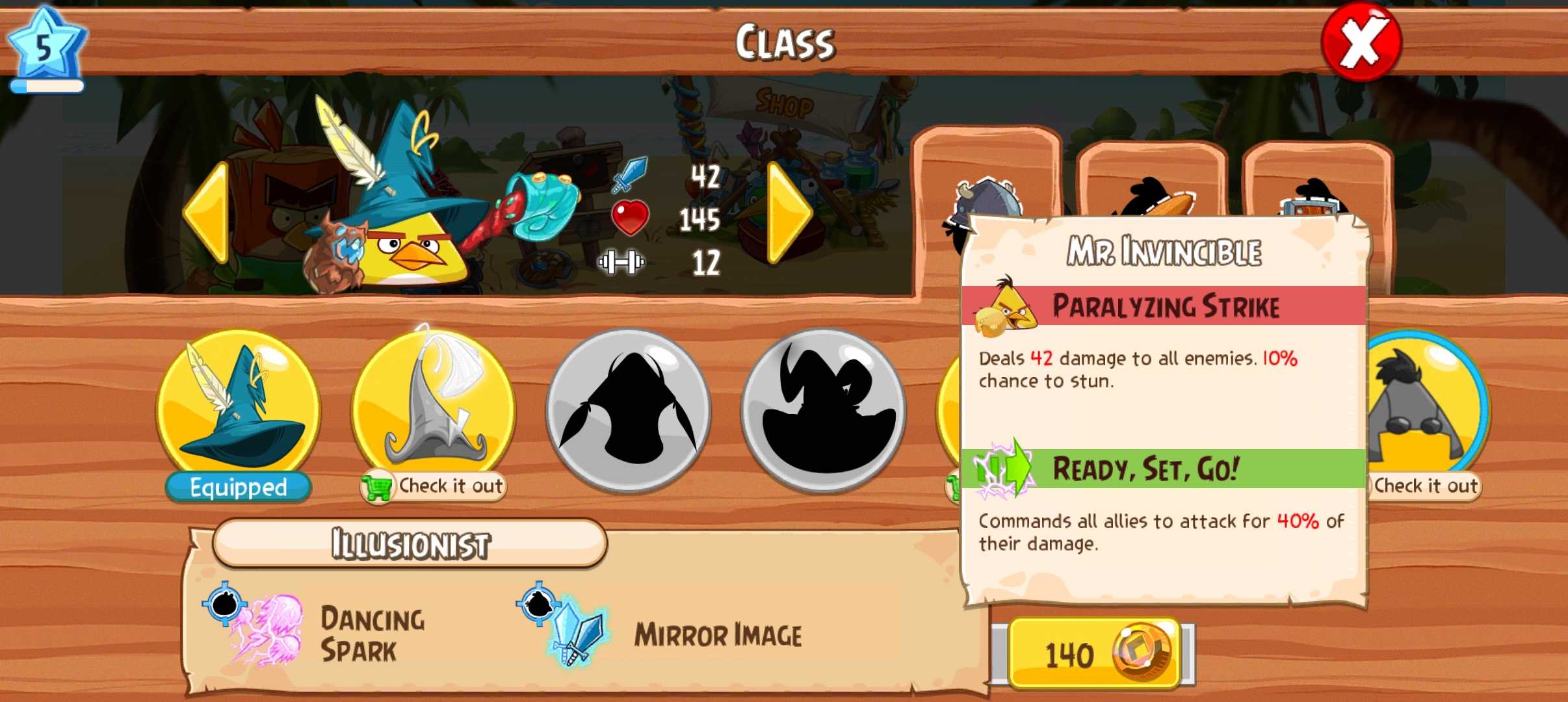Choose the locked pigtail silhouette class
The height and width of the screenshot is (702, 1568).
click(628, 409)
